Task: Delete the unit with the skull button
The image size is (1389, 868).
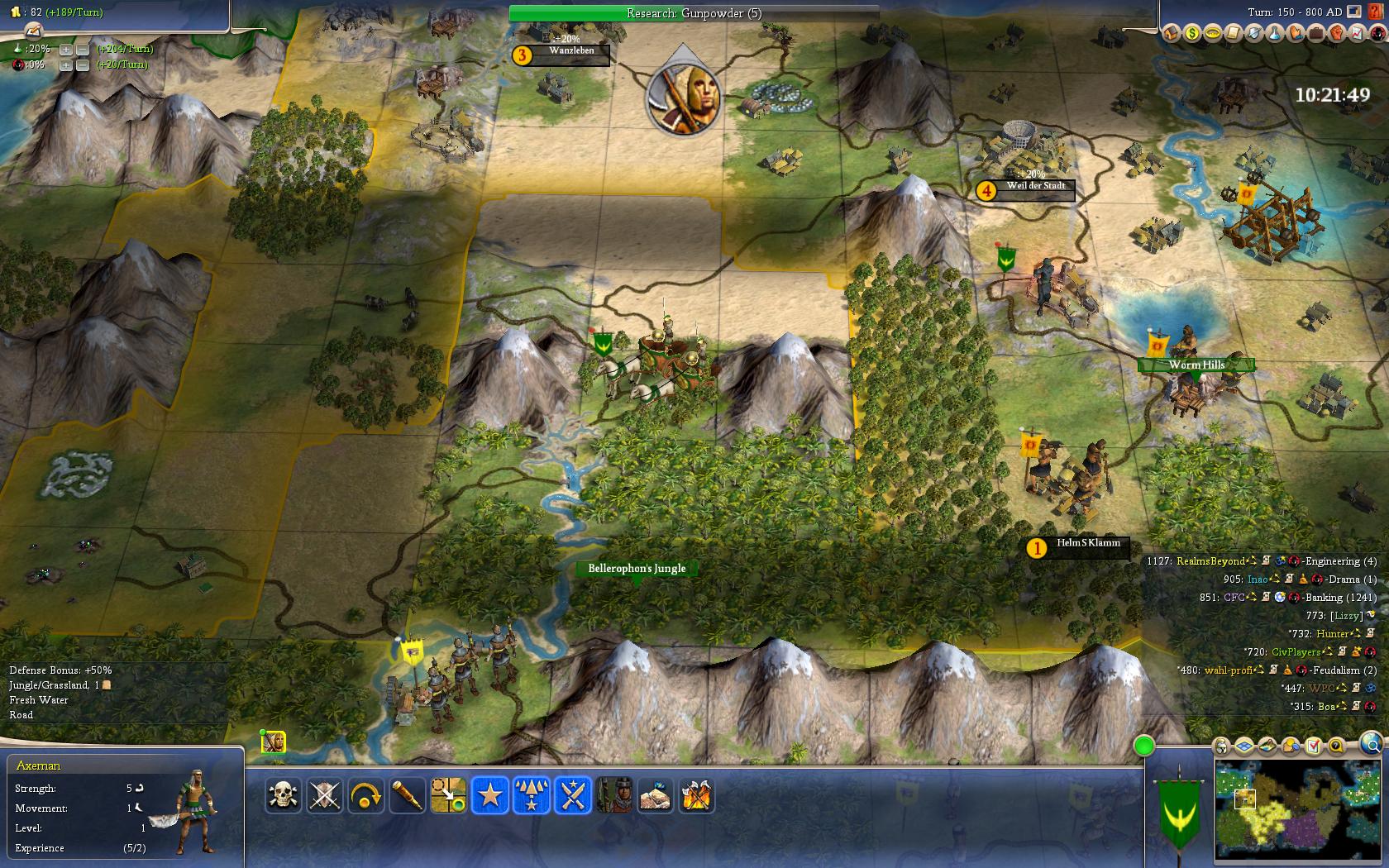Action: 284,796
